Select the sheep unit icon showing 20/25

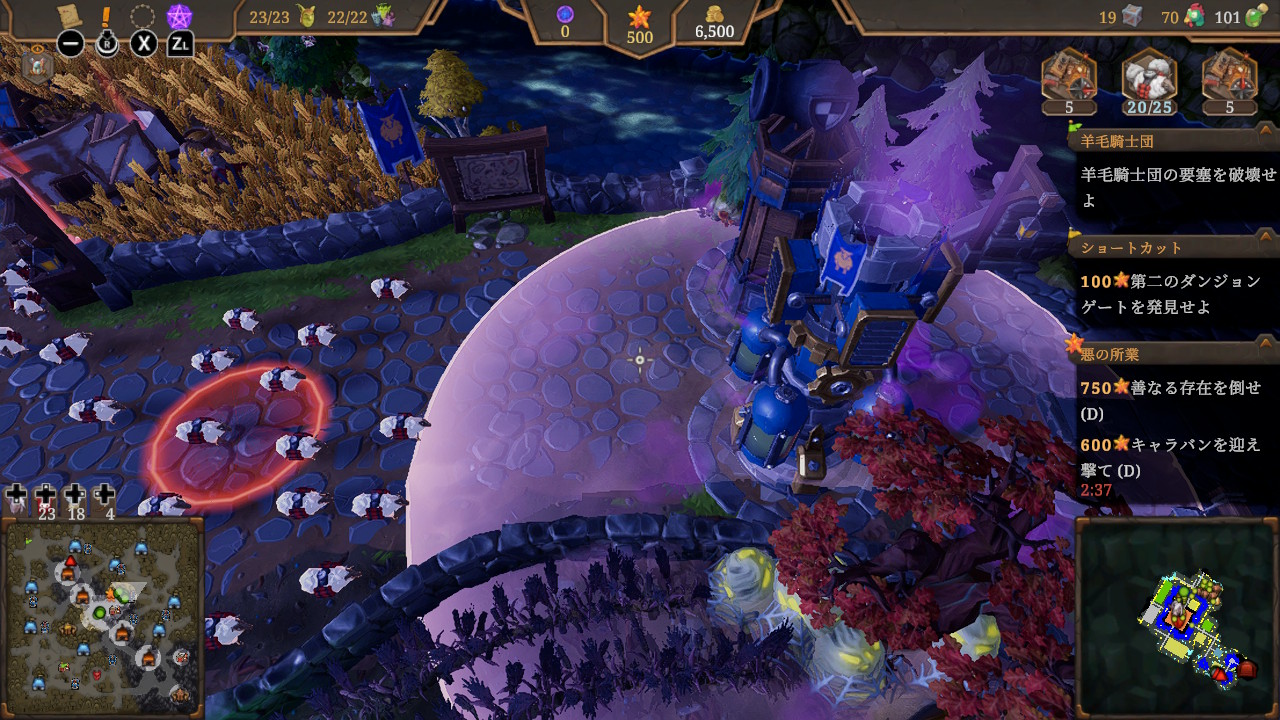click(x=1149, y=79)
